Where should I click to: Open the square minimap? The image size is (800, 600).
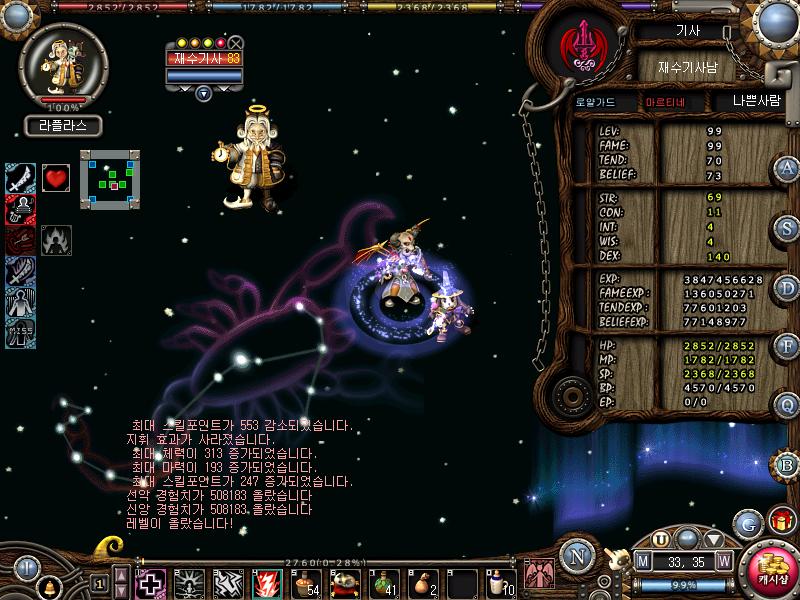click(109, 180)
